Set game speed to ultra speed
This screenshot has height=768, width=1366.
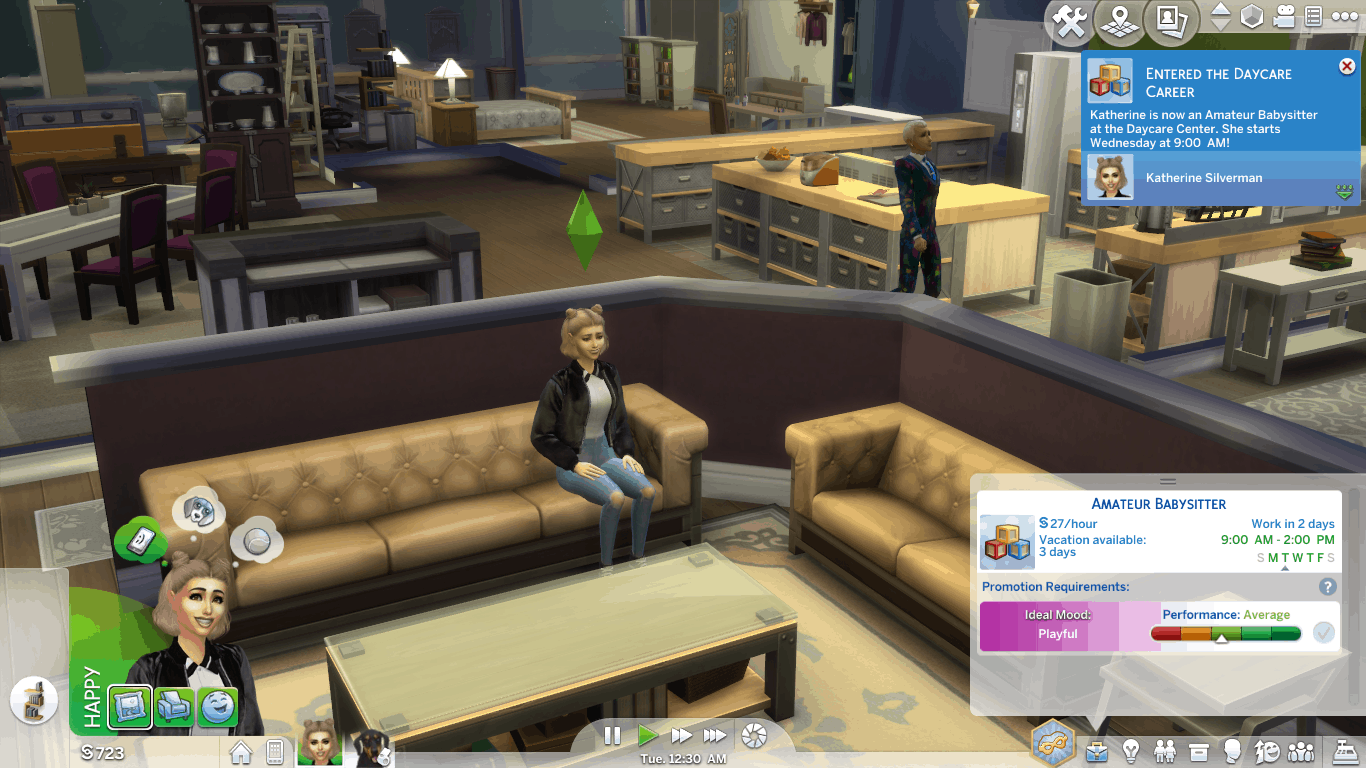(x=714, y=736)
